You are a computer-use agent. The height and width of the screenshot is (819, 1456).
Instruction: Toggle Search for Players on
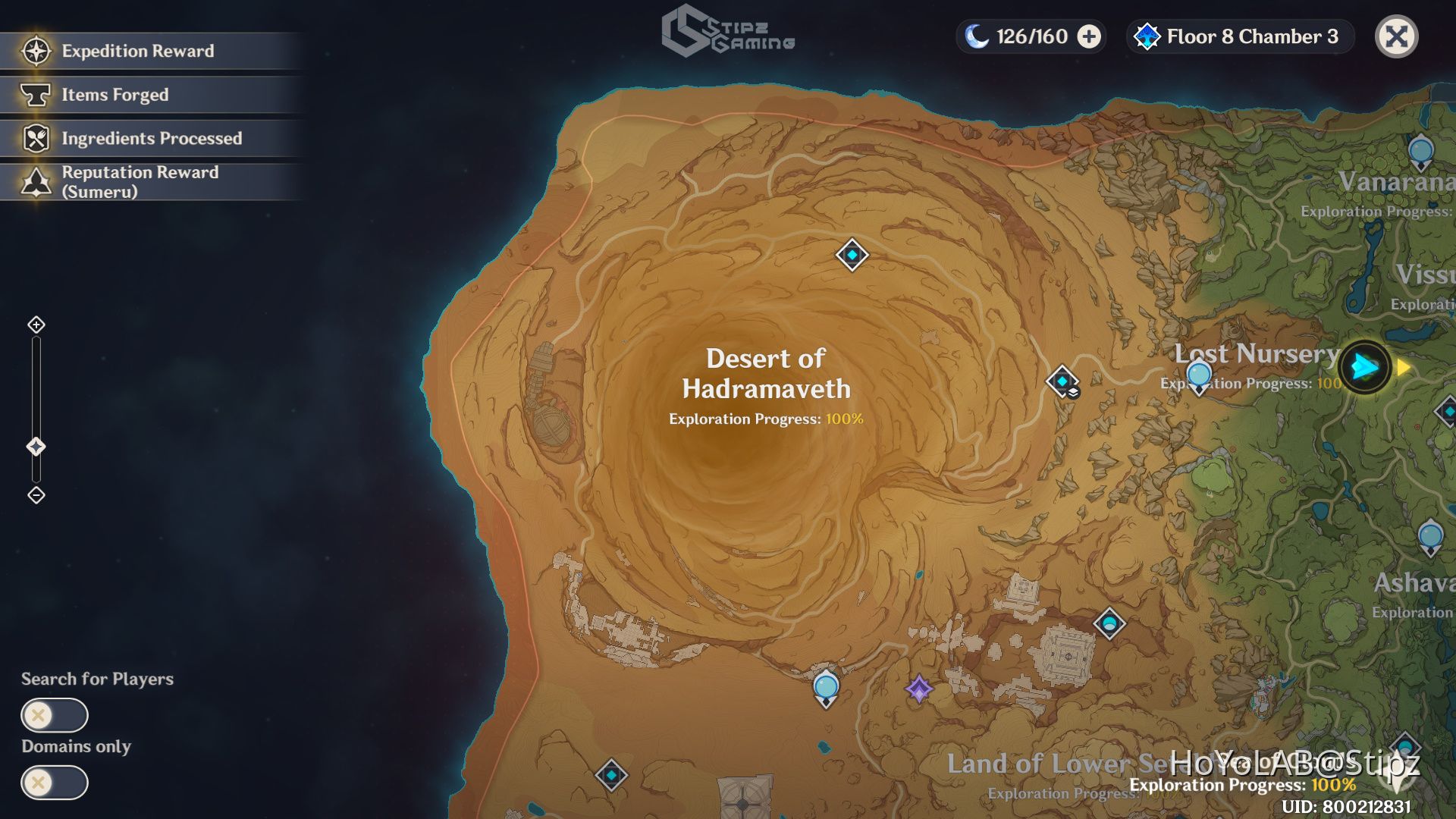click(55, 715)
